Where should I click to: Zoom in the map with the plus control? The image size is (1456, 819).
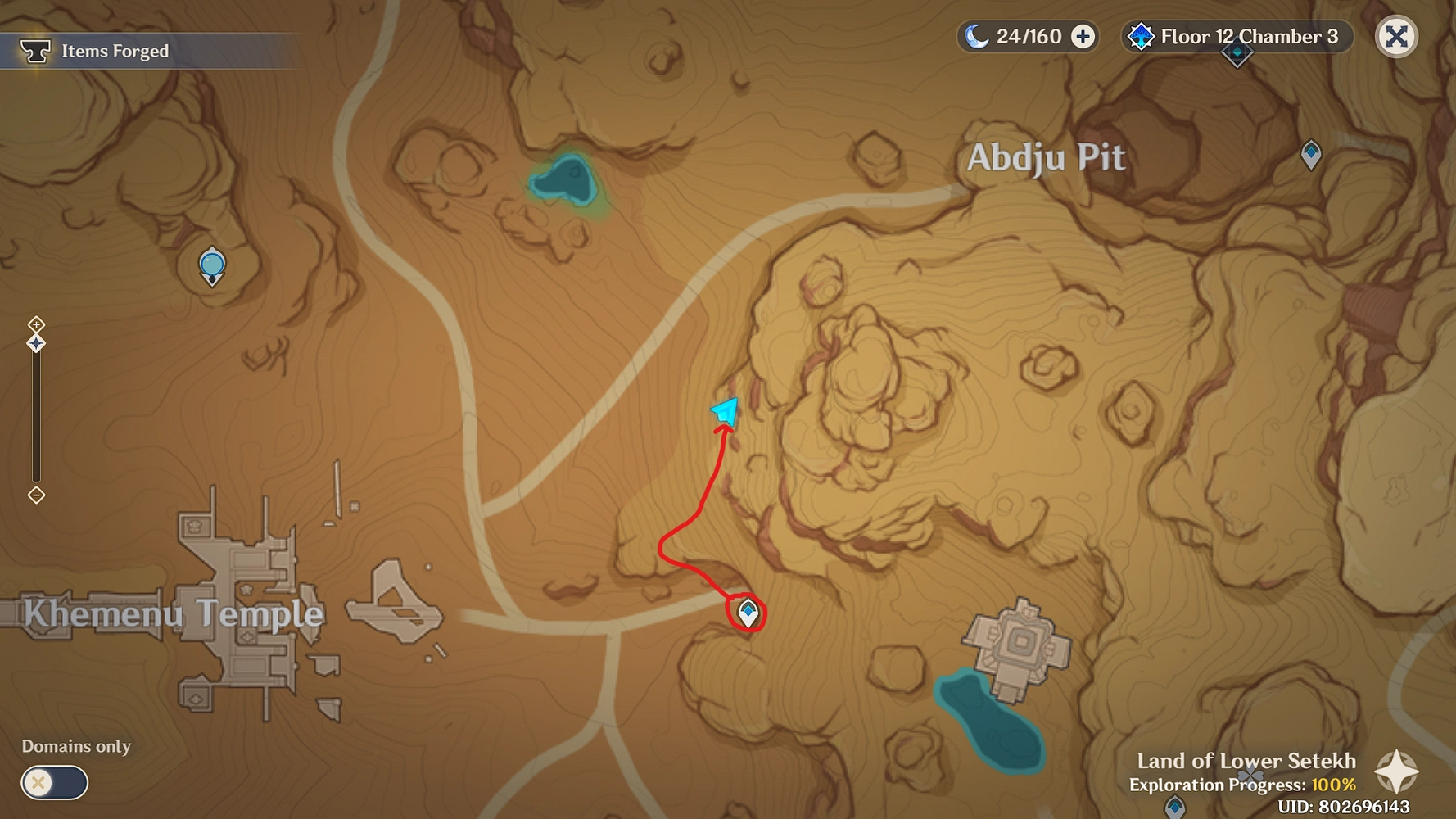pos(36,324)
